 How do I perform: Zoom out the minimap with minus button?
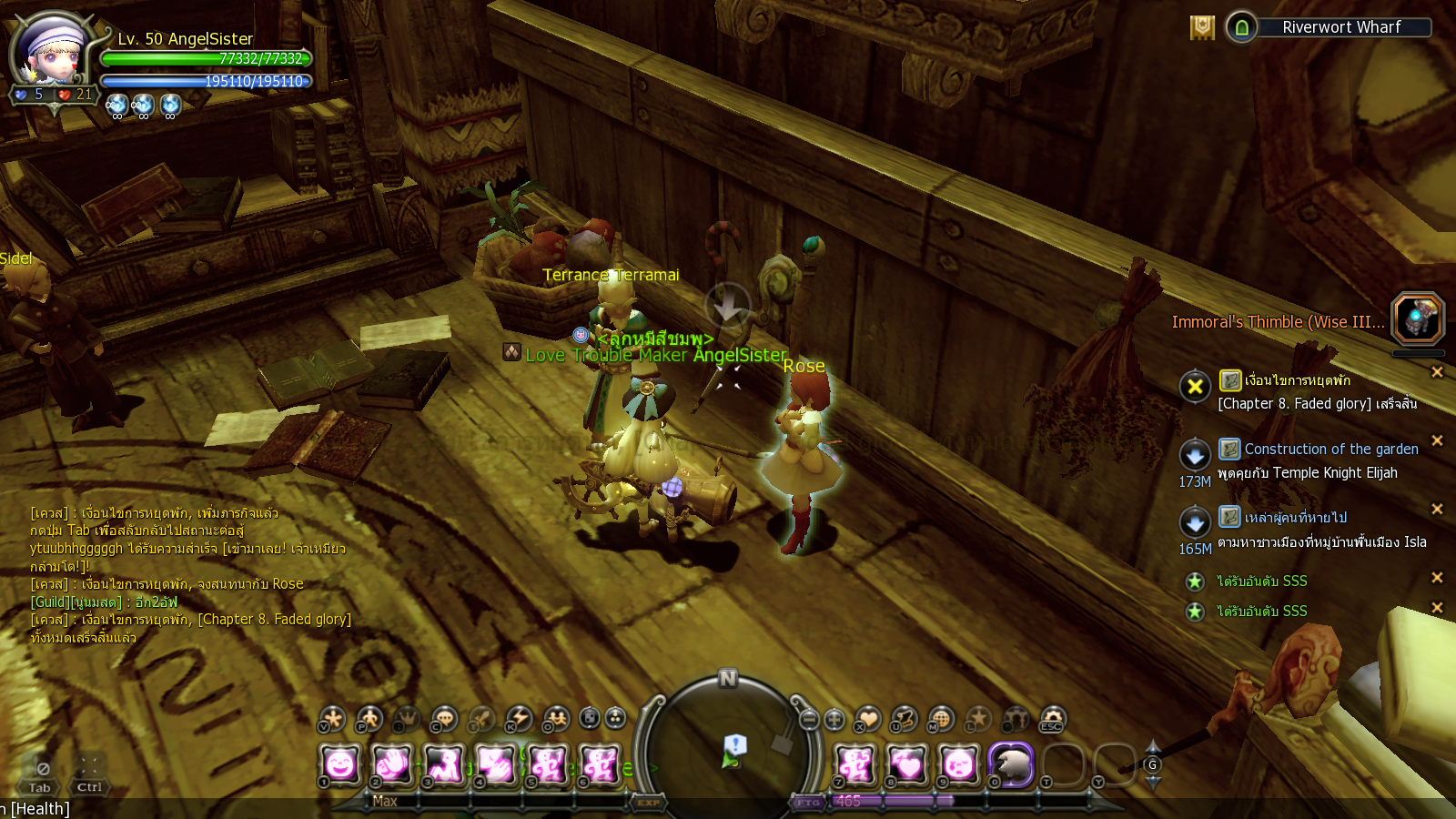(809, 720)
